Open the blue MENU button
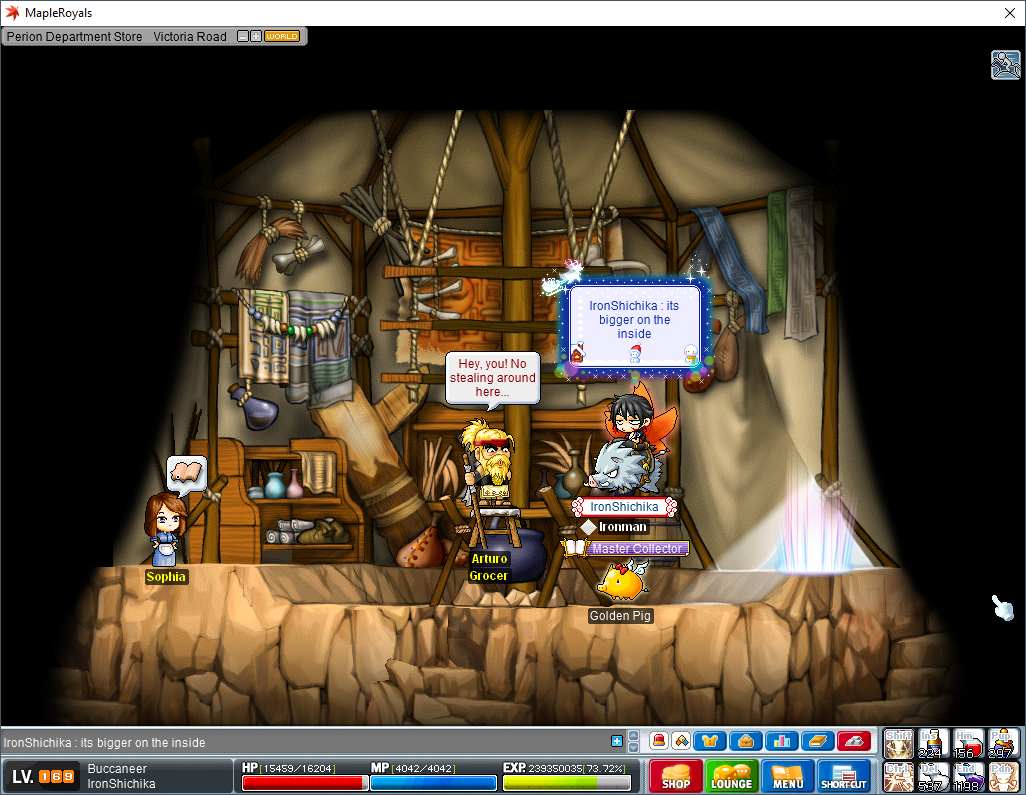1026x795 pixels. click(x=788, y=777)
